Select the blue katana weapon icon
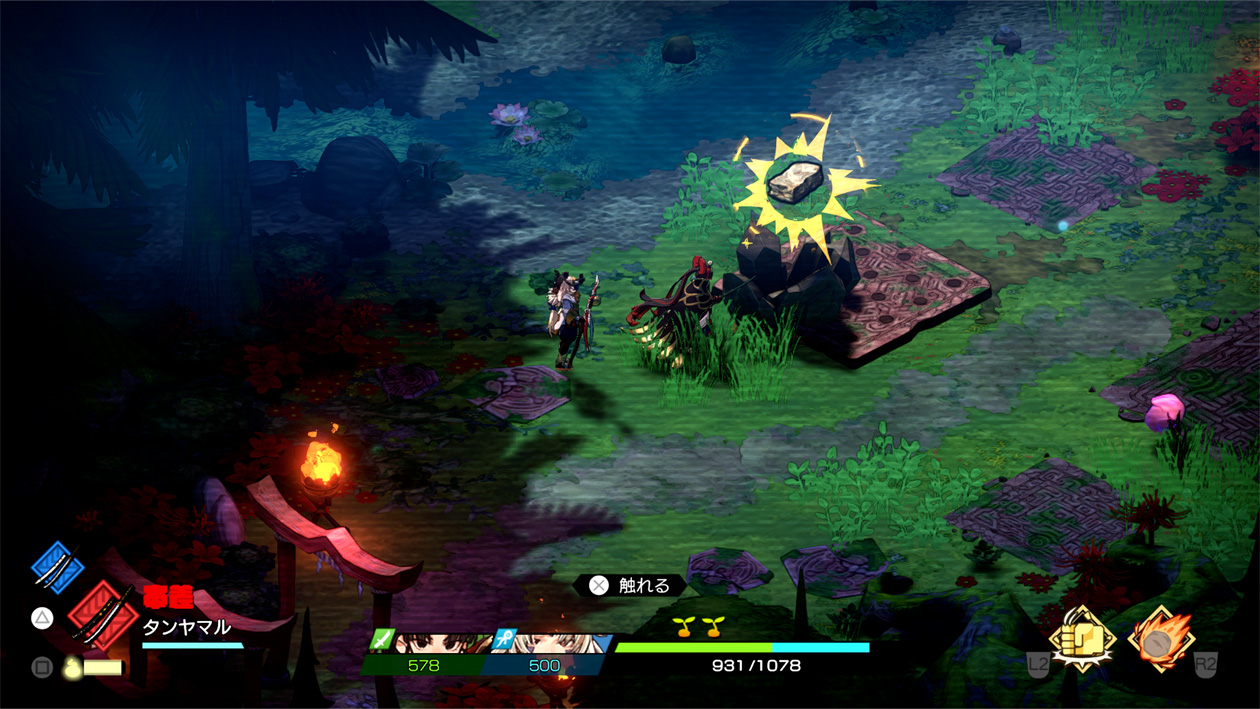 click(x=57, y=566)
